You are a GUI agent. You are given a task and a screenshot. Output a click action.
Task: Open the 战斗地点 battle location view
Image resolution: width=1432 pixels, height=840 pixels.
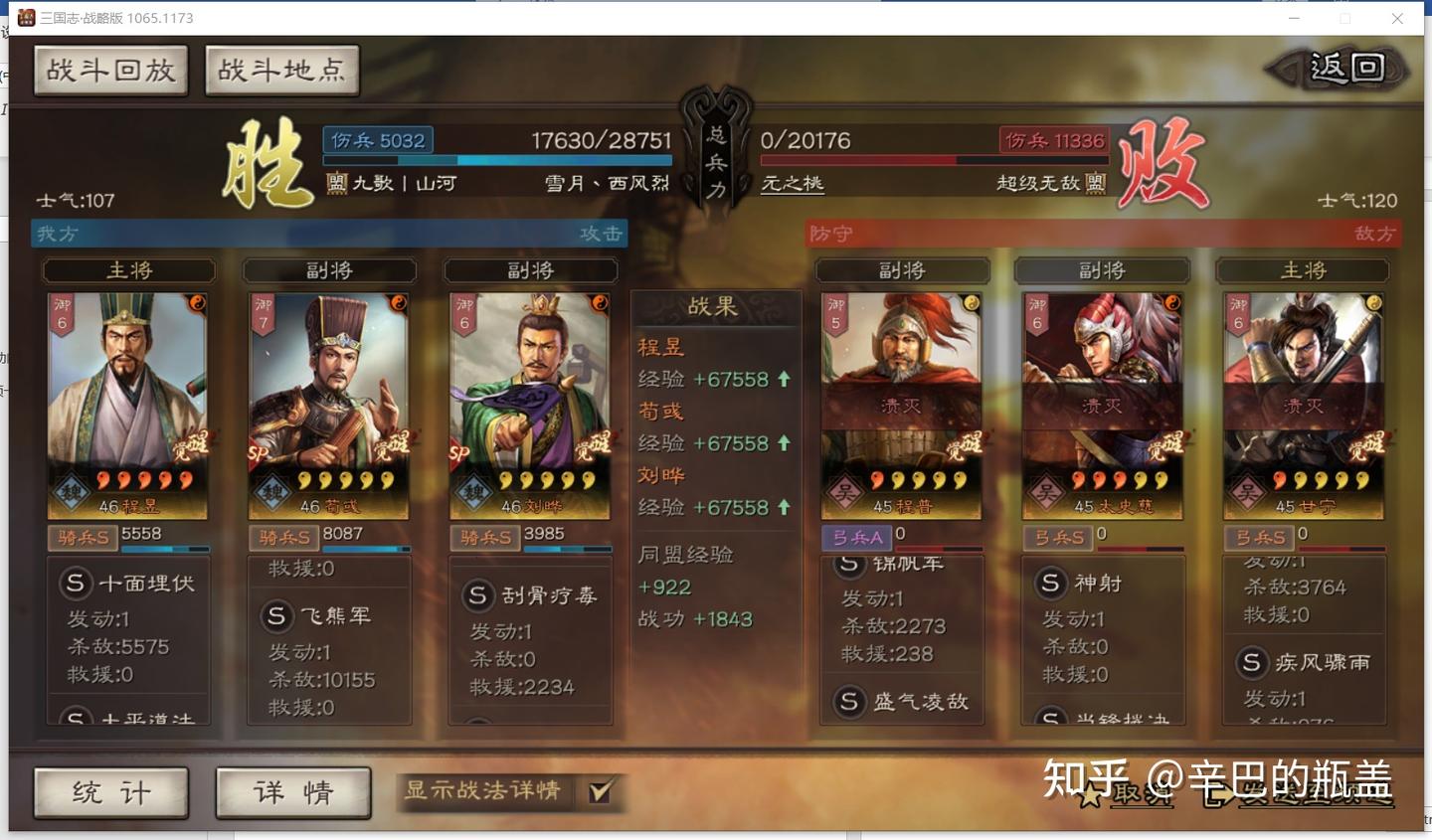click(x=281, y=70)
